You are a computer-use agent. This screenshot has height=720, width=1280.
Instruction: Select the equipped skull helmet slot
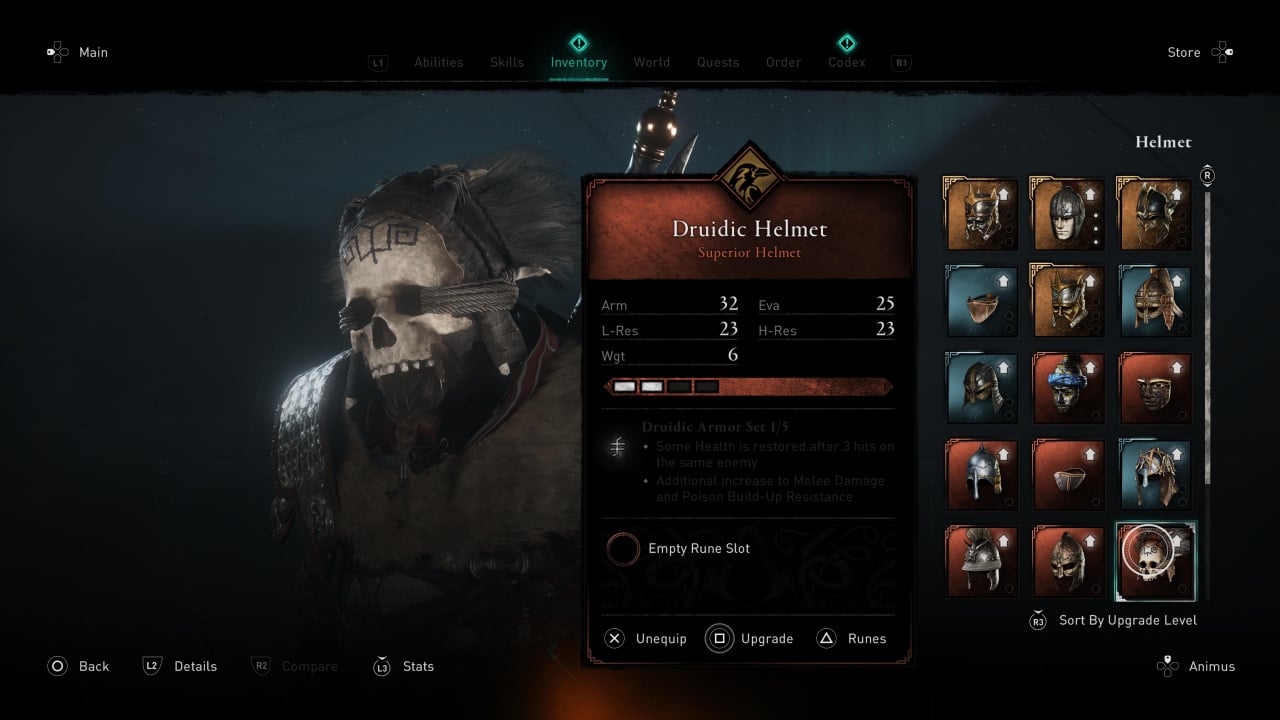(x=1155, y=561)
